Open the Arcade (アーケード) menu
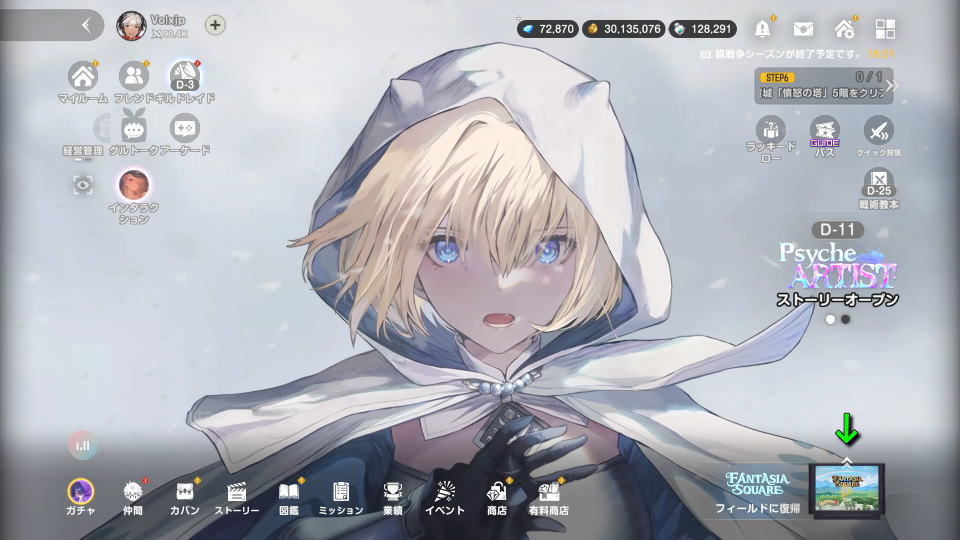 click(185, 129)
